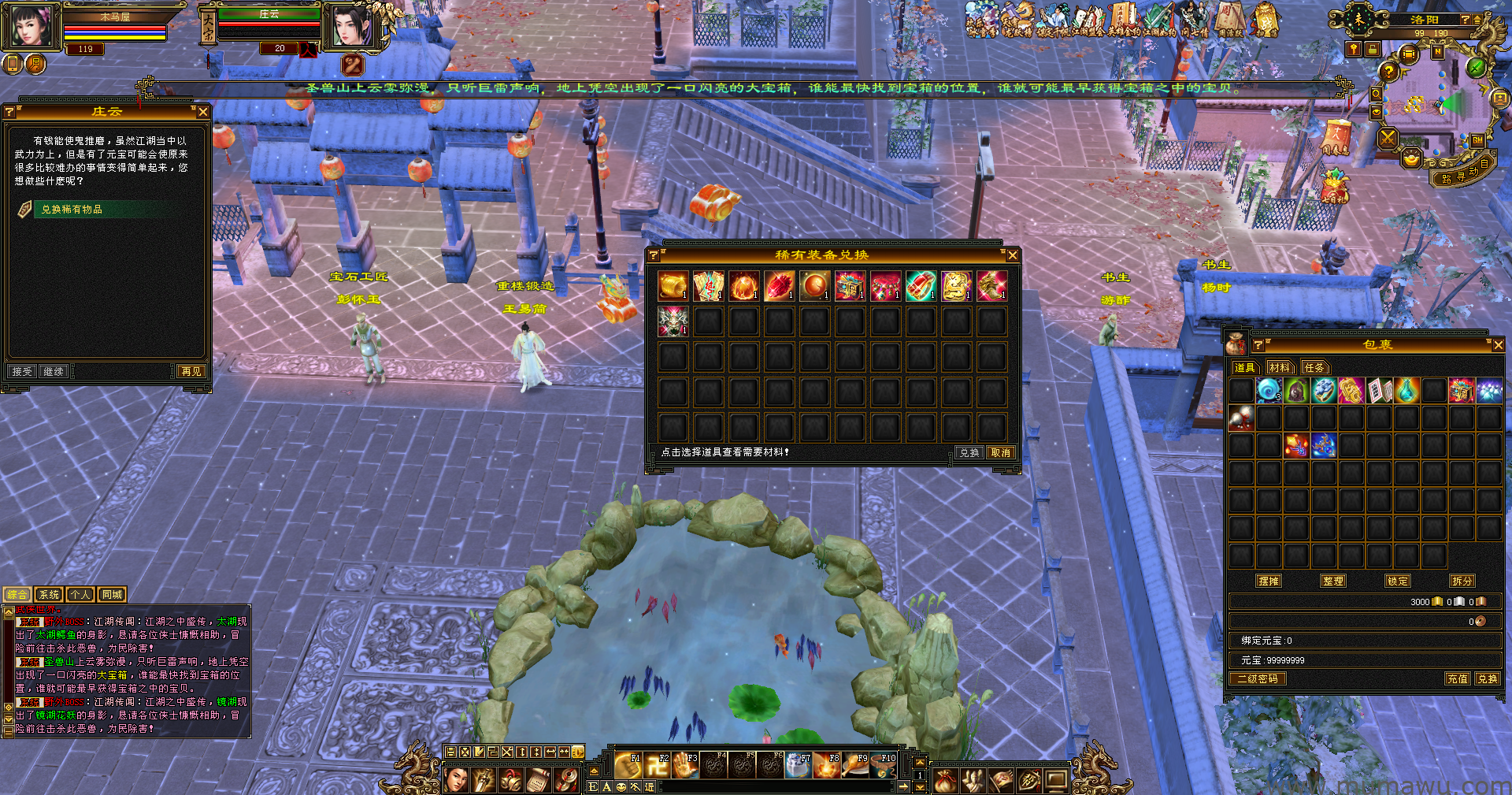Close the 庄云 dialogue window
The image size is (1512, 795).
tap(203, 112)
